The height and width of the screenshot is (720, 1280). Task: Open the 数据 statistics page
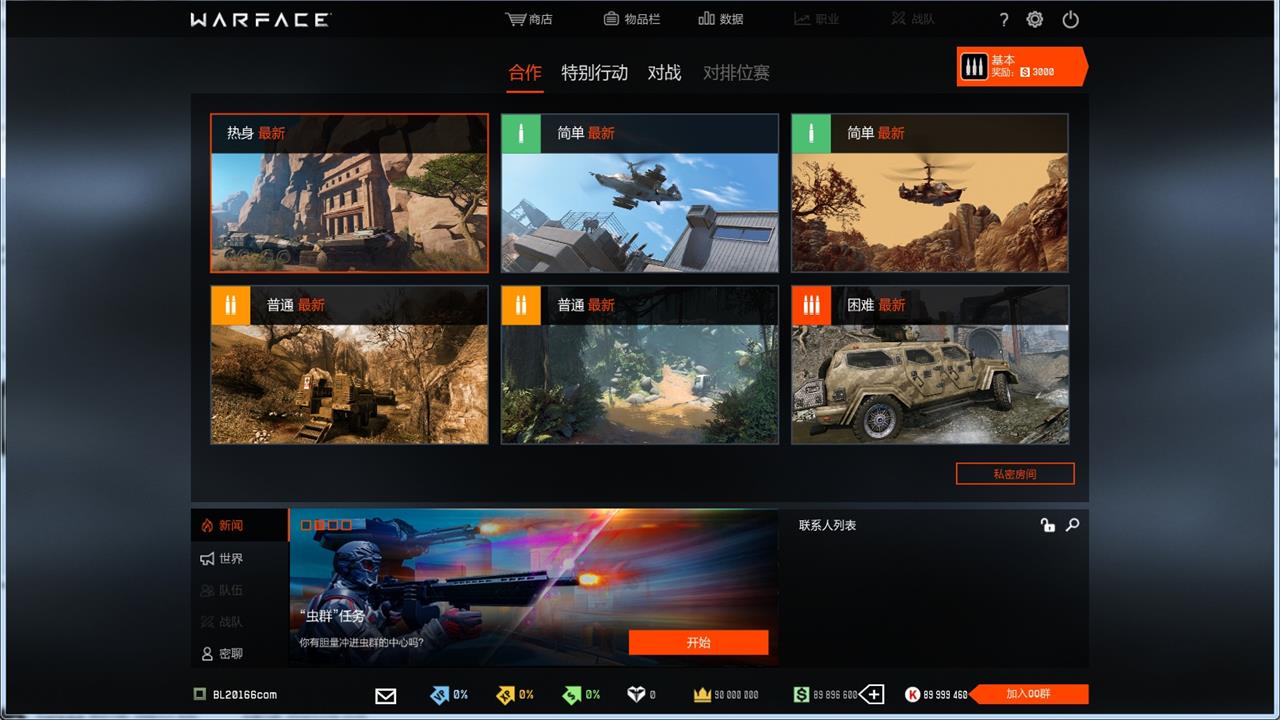pyautogui.click(x=721, y=19)
